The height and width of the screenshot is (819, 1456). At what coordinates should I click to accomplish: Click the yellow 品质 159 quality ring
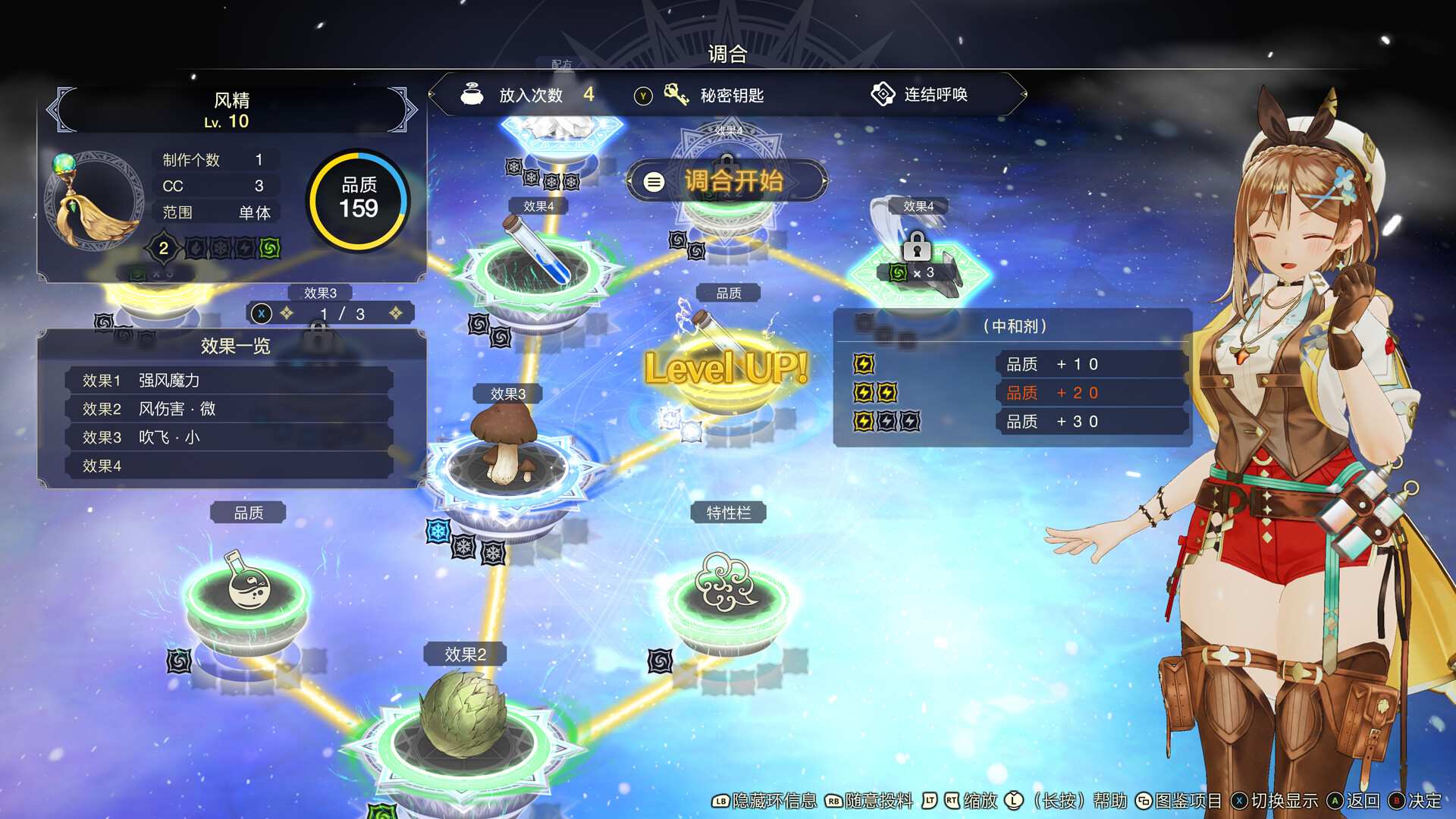pyautogui.click(x=359, y=199)
